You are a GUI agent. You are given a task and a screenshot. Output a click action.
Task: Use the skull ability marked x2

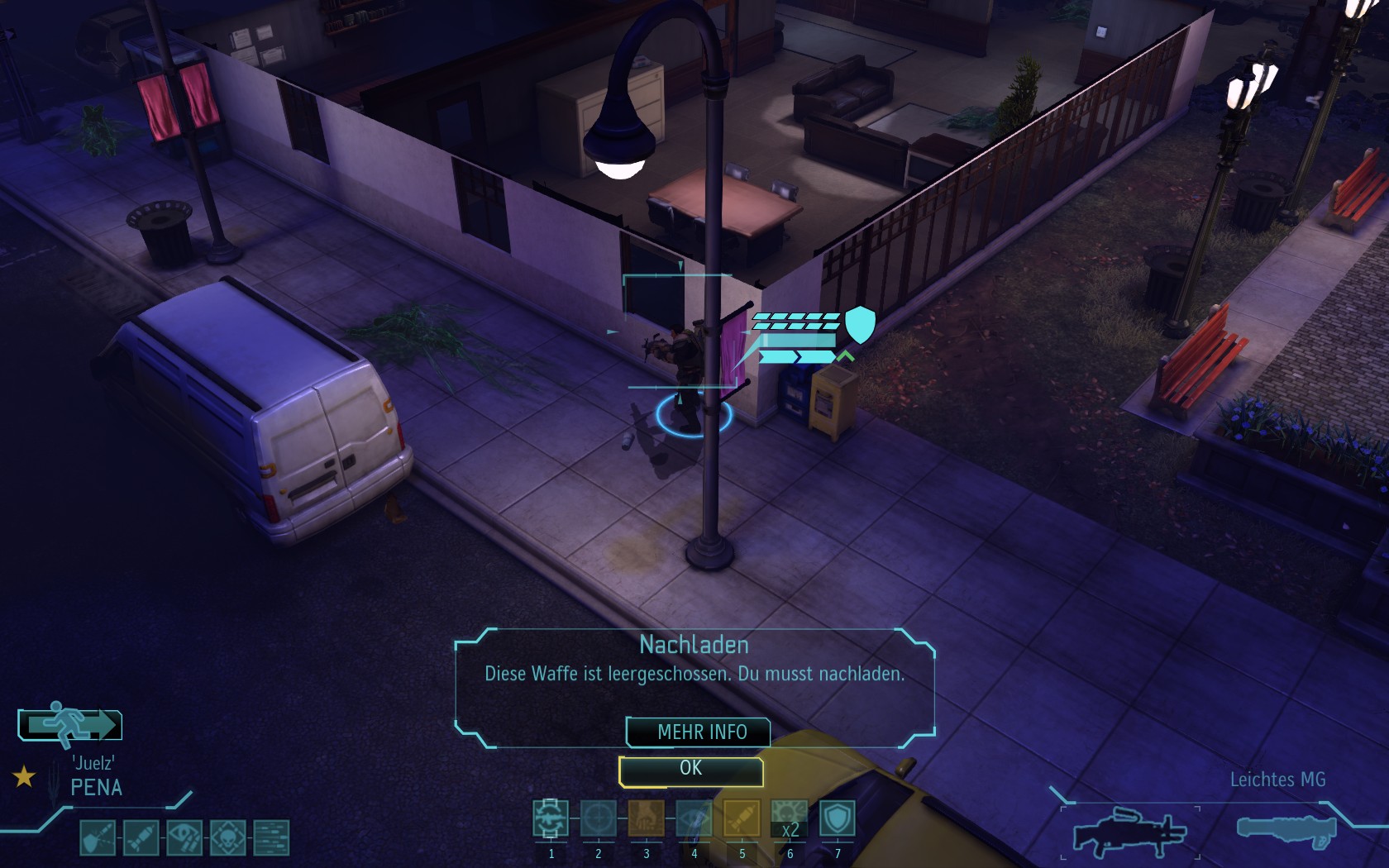click(790, 818)
